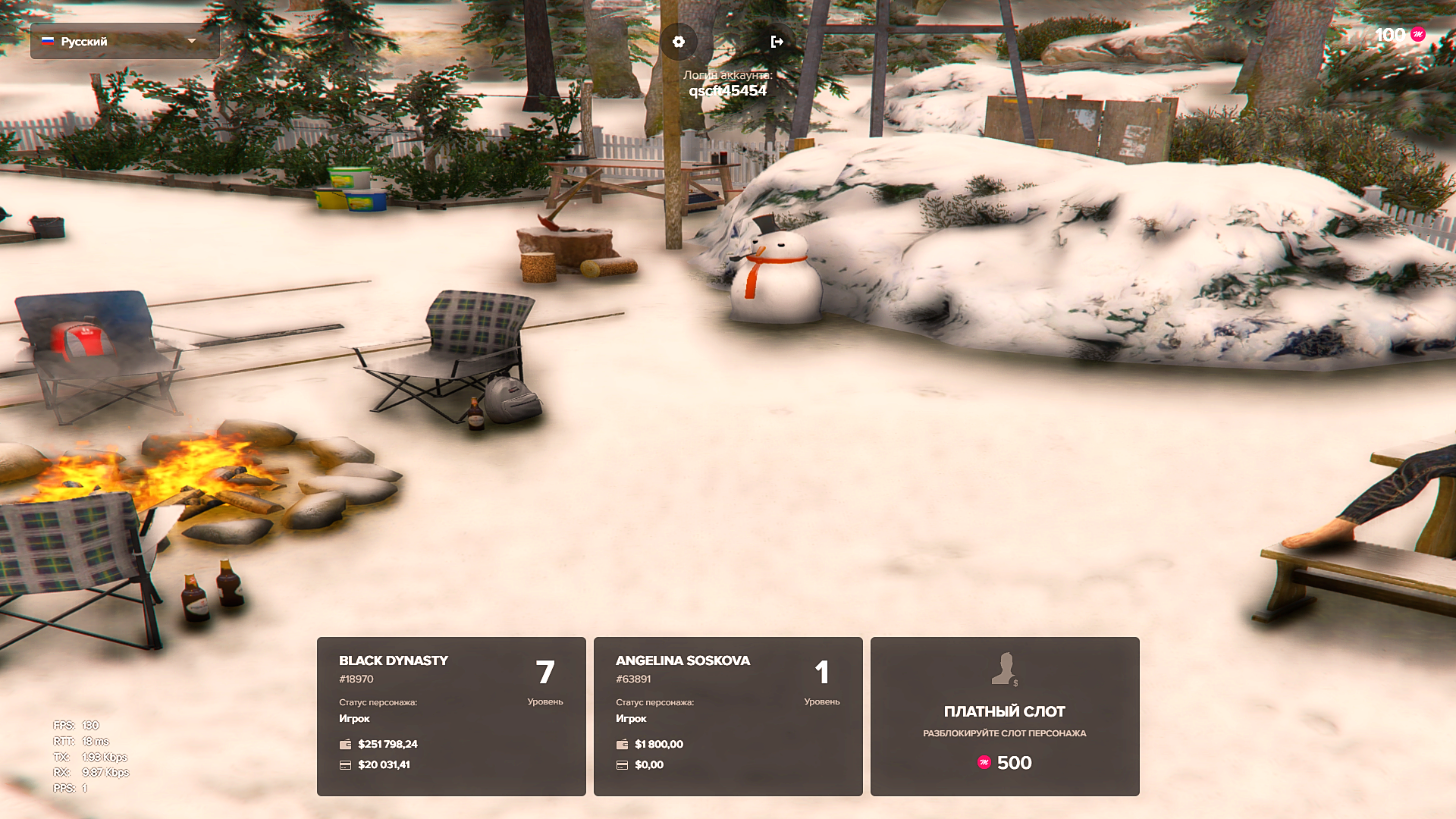Open settings via the gear icon
This screenshot has height=819, width=1456.
pyautogui.click(x=679, y=42)
